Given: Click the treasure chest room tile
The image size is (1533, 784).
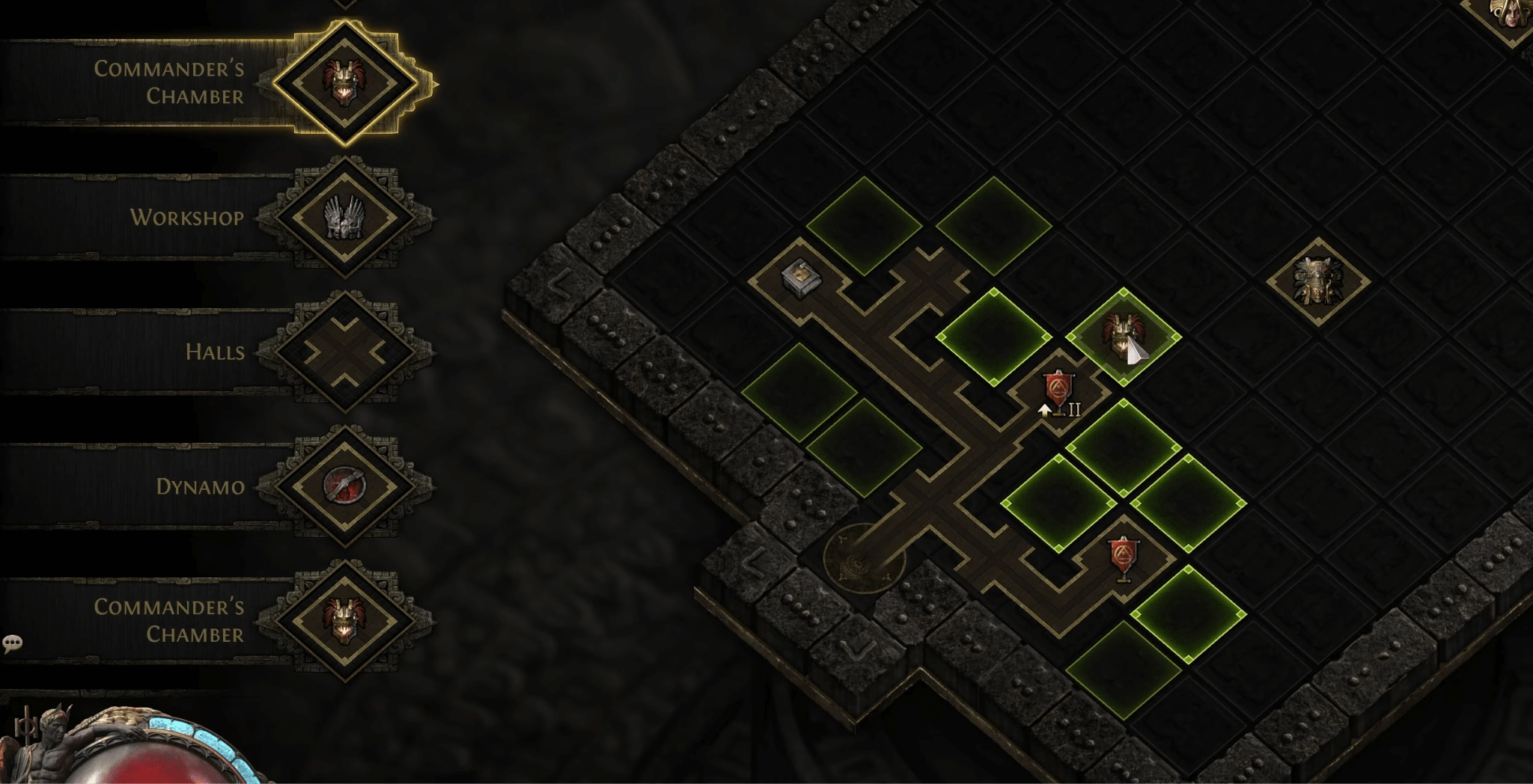Looking at the screenshot, I should 799,278.
